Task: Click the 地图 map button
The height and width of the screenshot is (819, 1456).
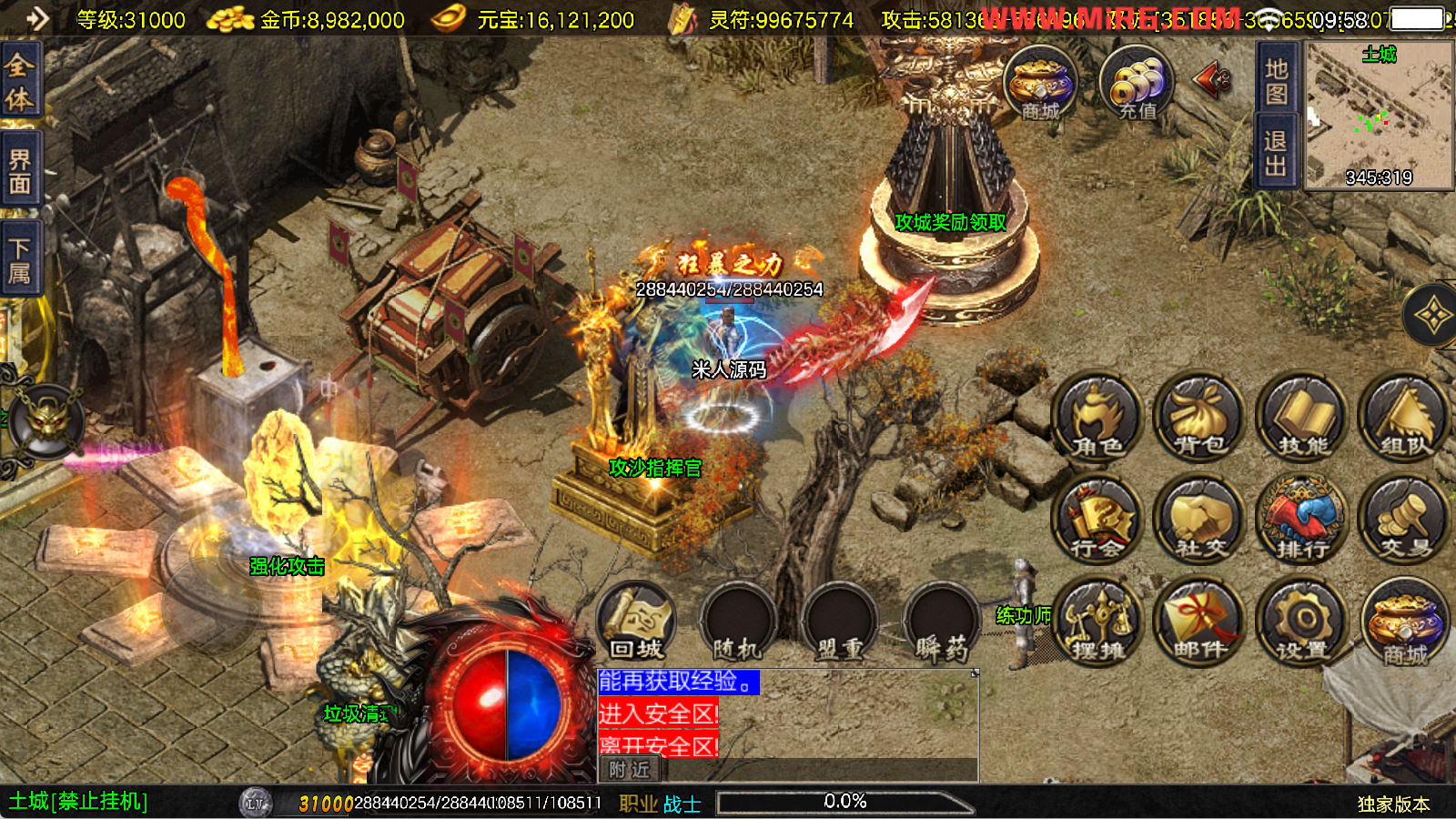Action: pos(1276,82)
